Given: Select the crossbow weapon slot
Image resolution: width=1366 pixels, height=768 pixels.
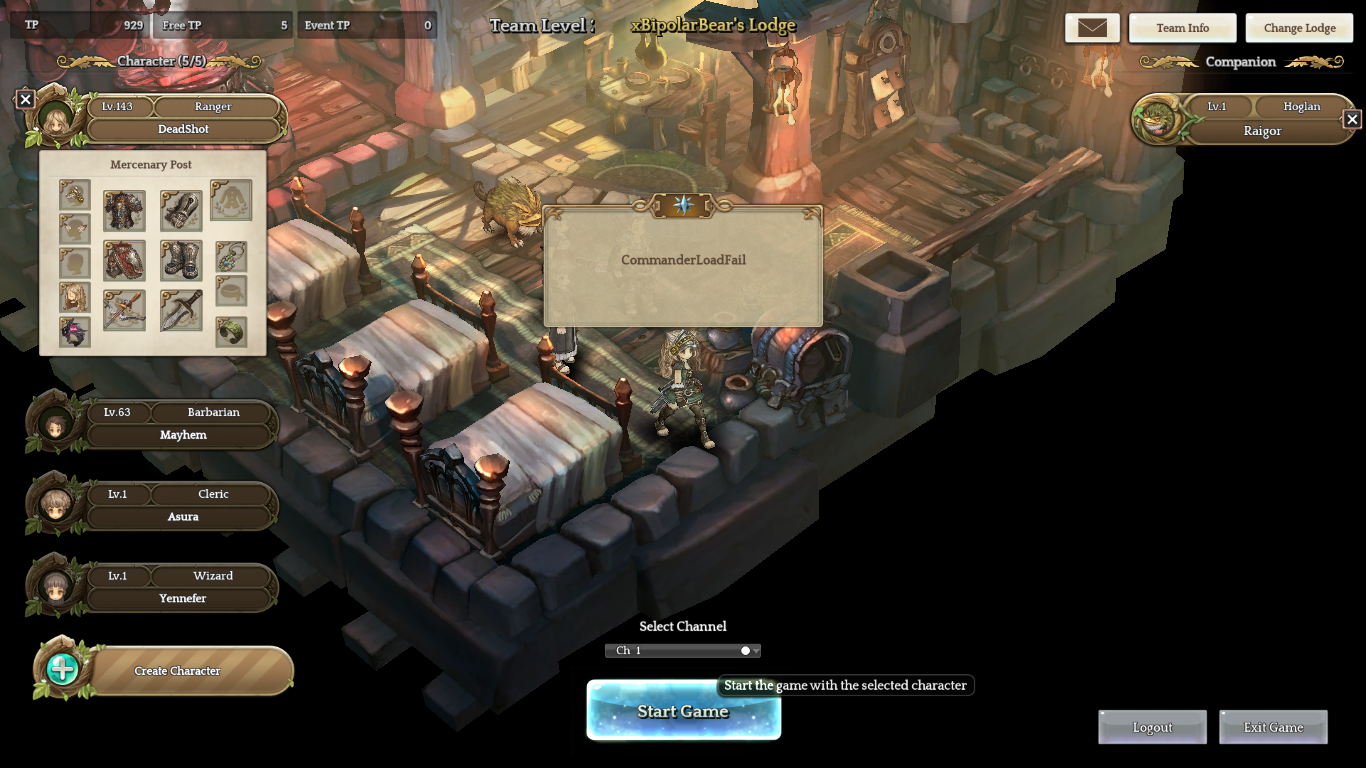Looking at the screenshot, I should (124, 311).
